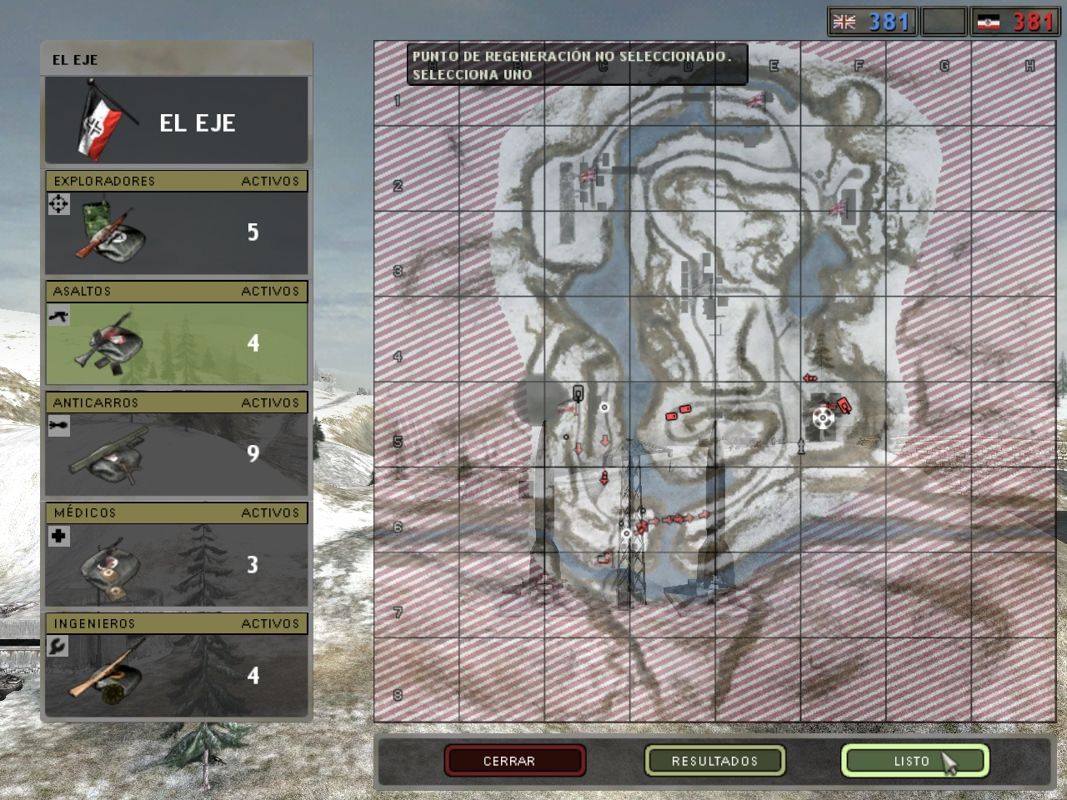The image size is (1067, 800).
Task: Click the El Eje team banner
Action: [x=176, y=121]
